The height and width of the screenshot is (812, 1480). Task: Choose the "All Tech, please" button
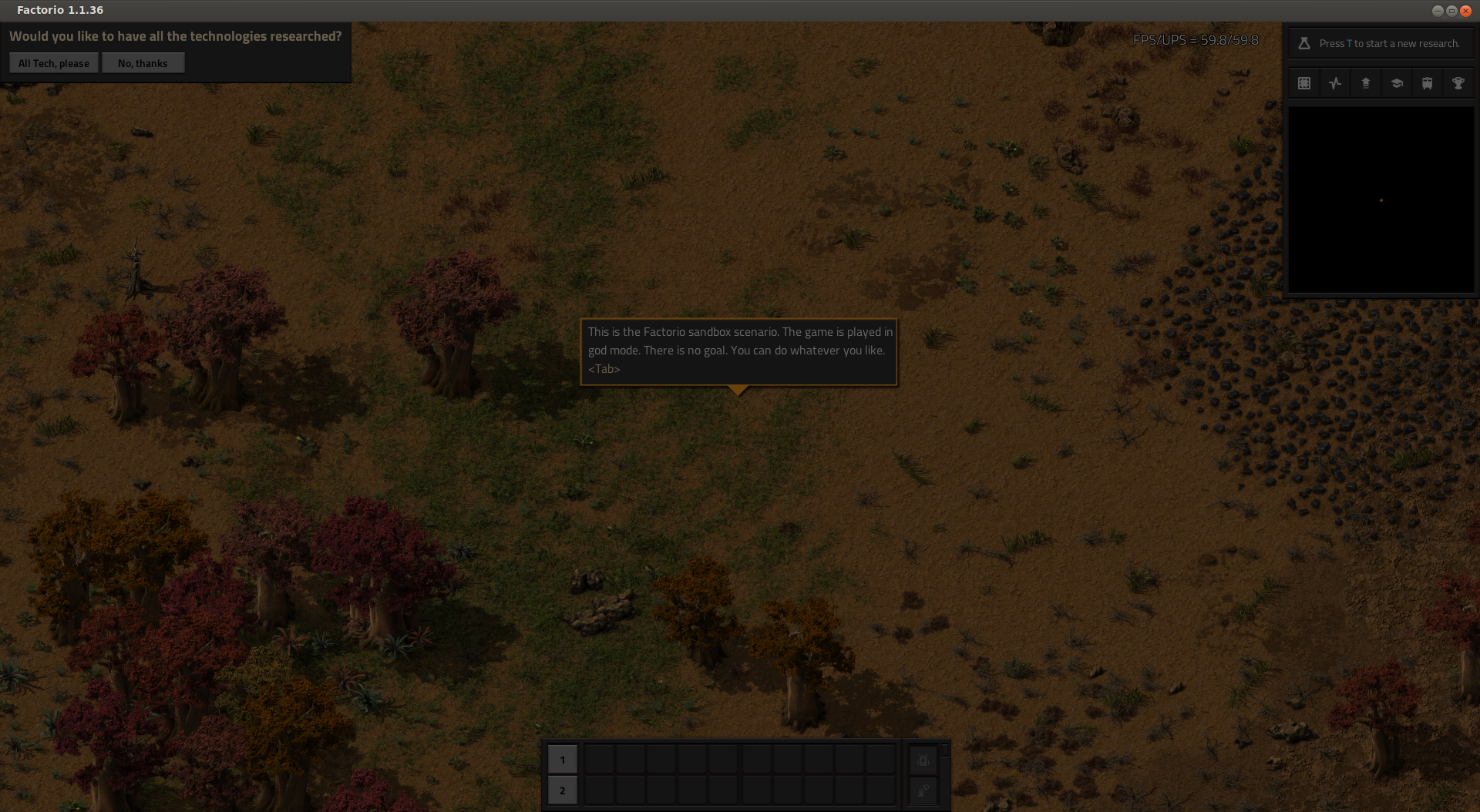pyautogui.click(x=54, y=63)
